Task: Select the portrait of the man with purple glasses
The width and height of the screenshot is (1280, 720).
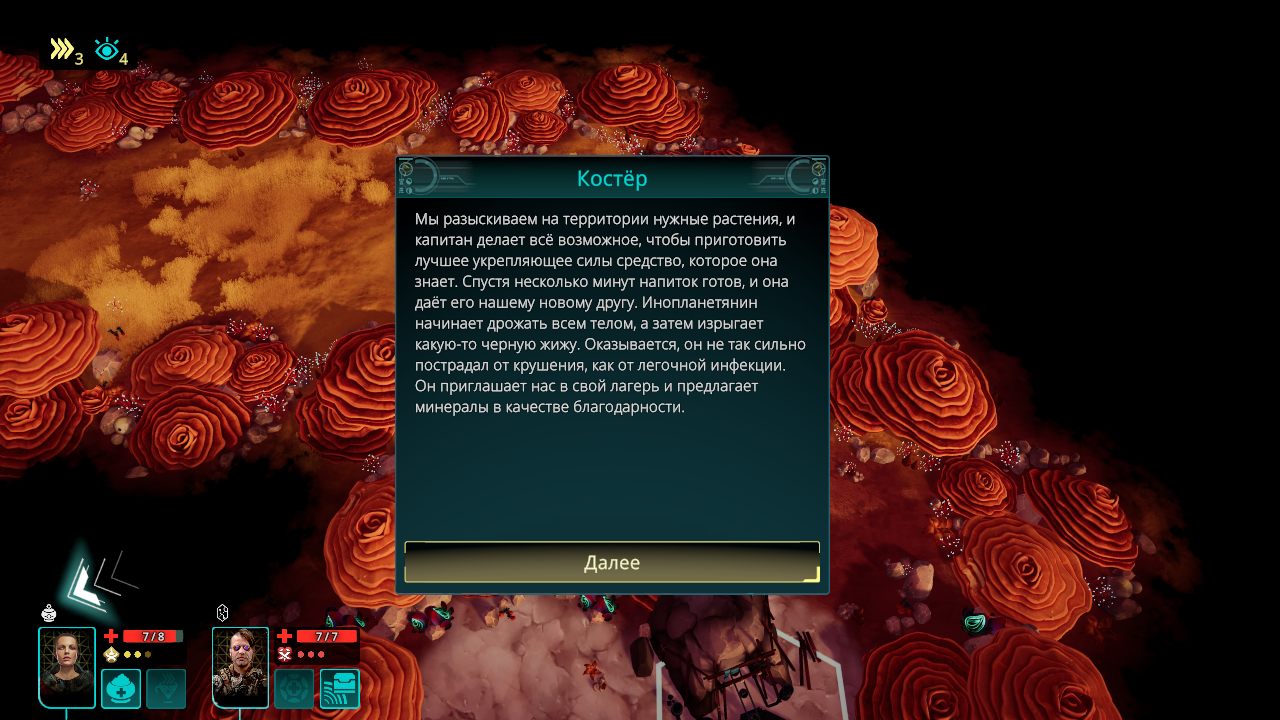Action: pos(241,667)
